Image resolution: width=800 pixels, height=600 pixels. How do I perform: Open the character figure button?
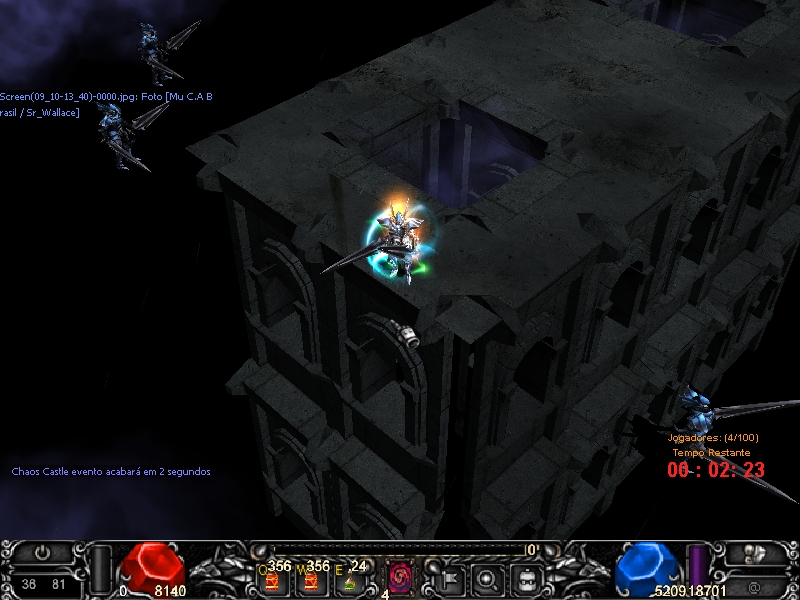(x=755, y=552)
